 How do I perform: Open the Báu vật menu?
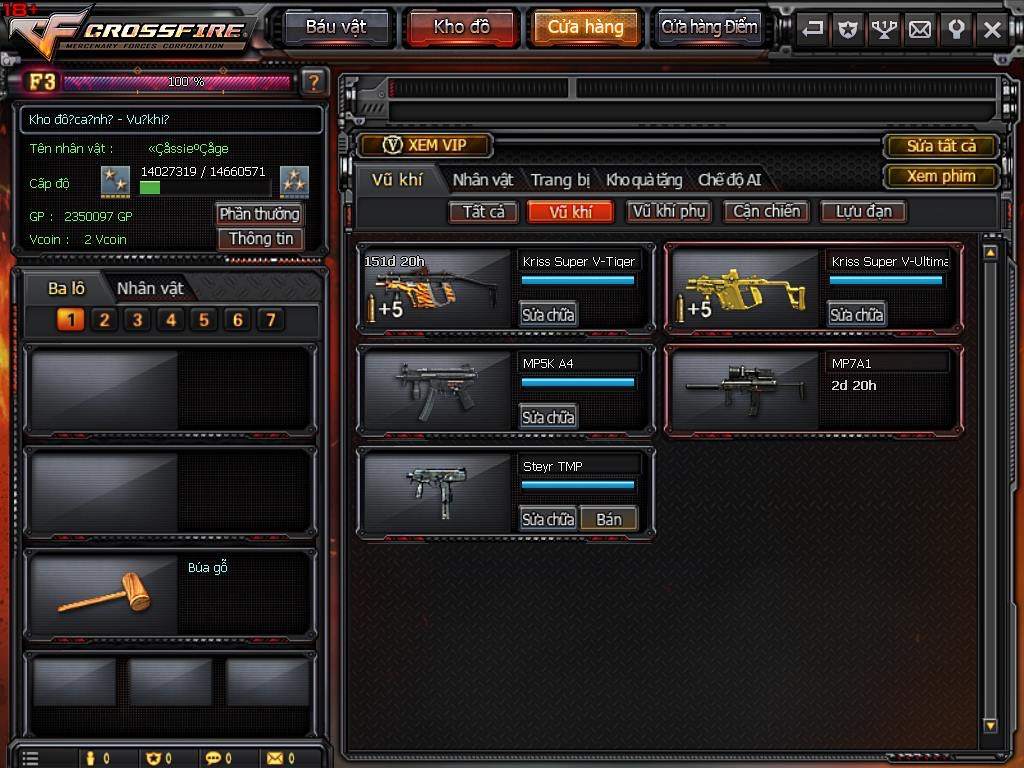tap(335, 27)
